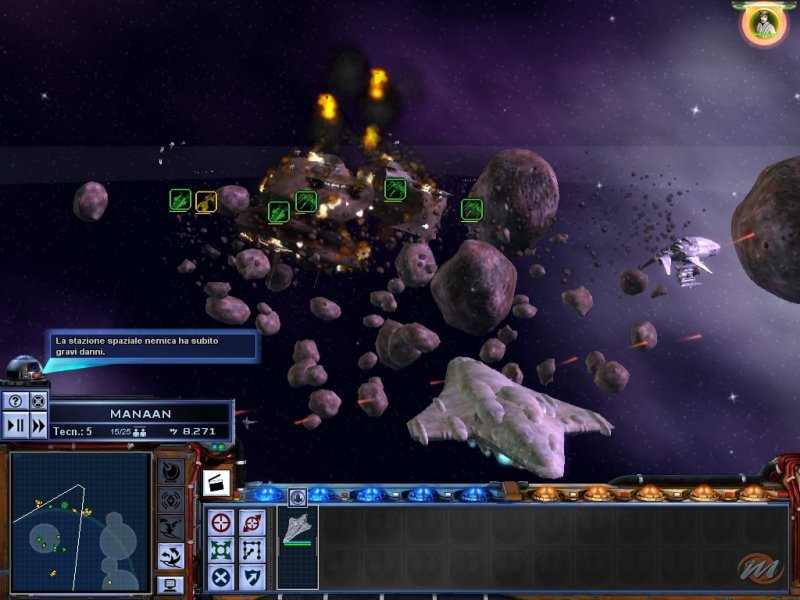
Task: Click the hero portrait in the corner
Action: [x=764, y=24]
